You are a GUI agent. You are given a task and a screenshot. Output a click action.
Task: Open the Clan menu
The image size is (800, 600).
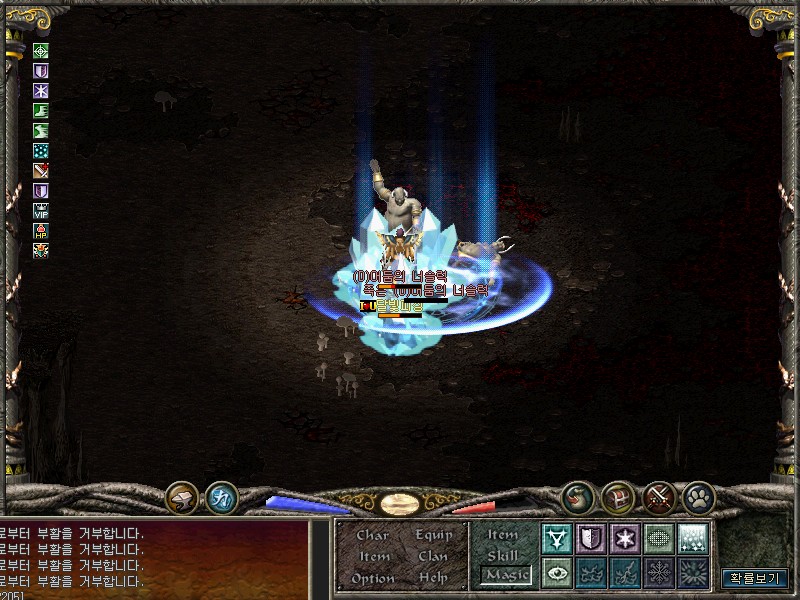[434, 556]
